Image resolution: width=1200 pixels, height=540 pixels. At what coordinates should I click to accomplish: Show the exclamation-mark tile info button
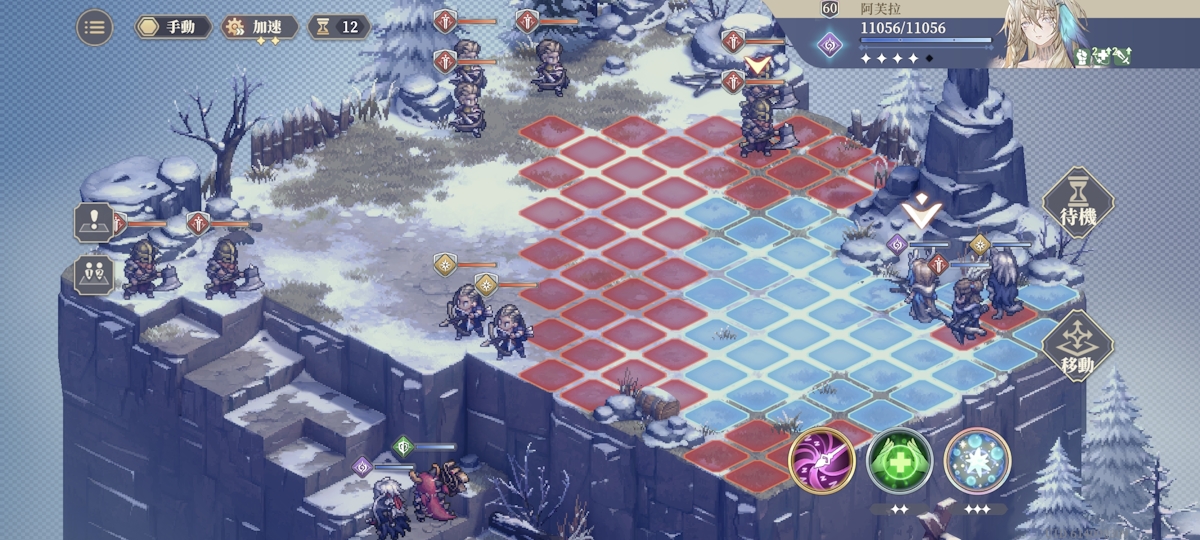click(93, 222)
